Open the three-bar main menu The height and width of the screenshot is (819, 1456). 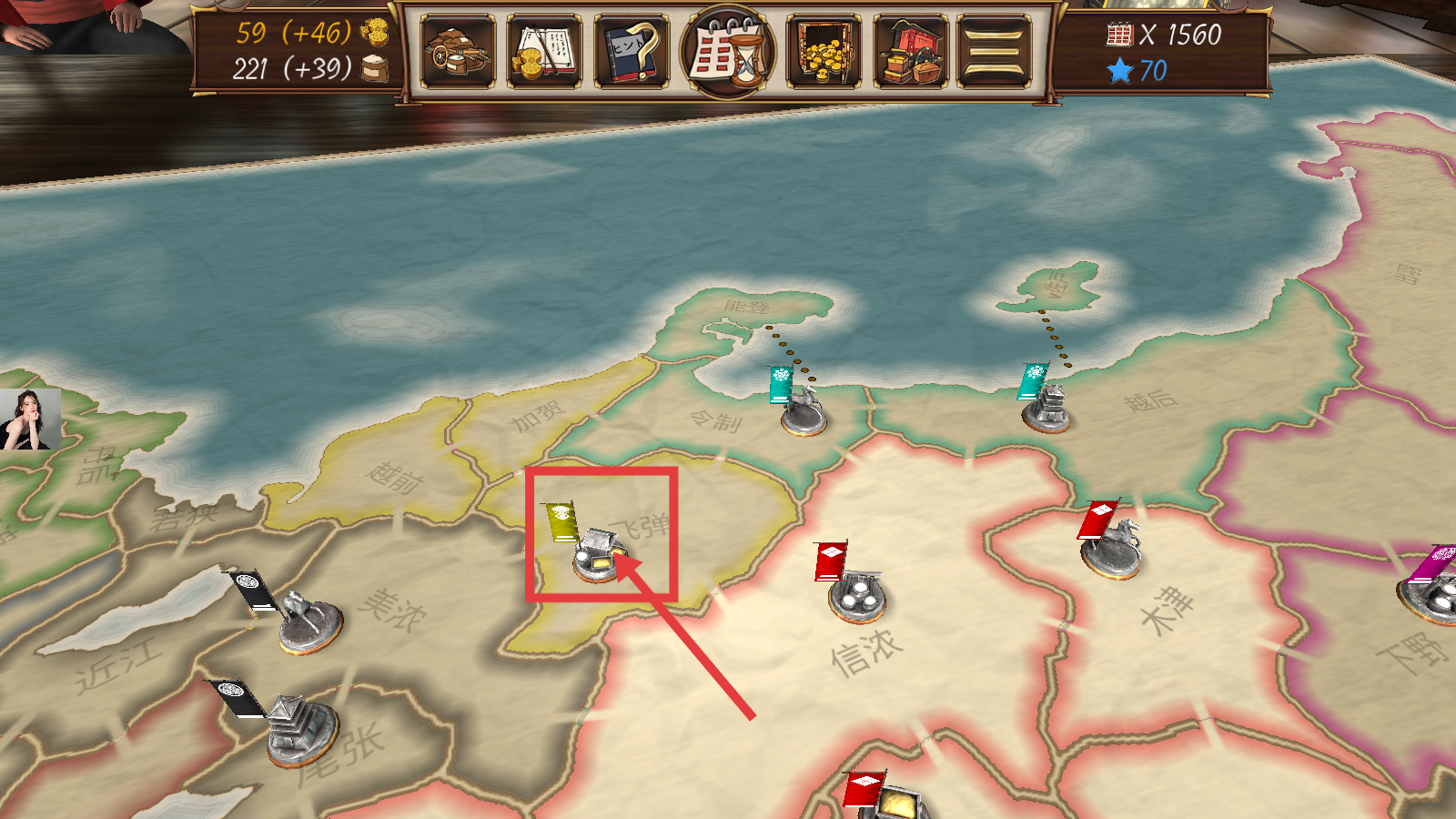(x=995, y=51)
